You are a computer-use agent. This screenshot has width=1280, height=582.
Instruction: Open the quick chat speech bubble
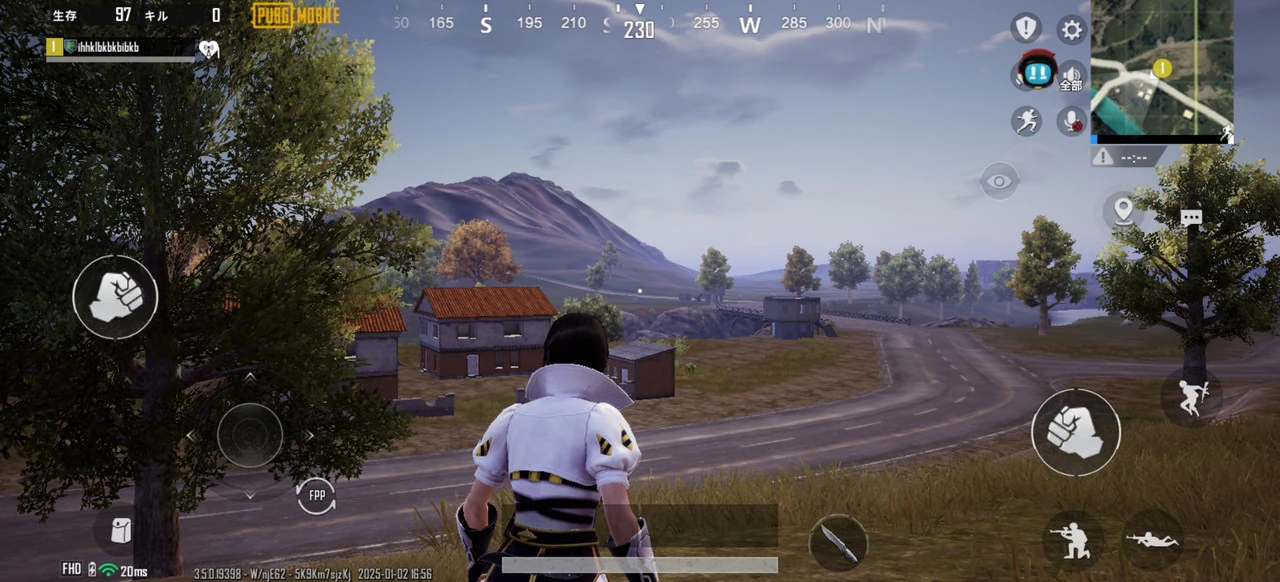pyautogui.click(x=1190, y=218)
